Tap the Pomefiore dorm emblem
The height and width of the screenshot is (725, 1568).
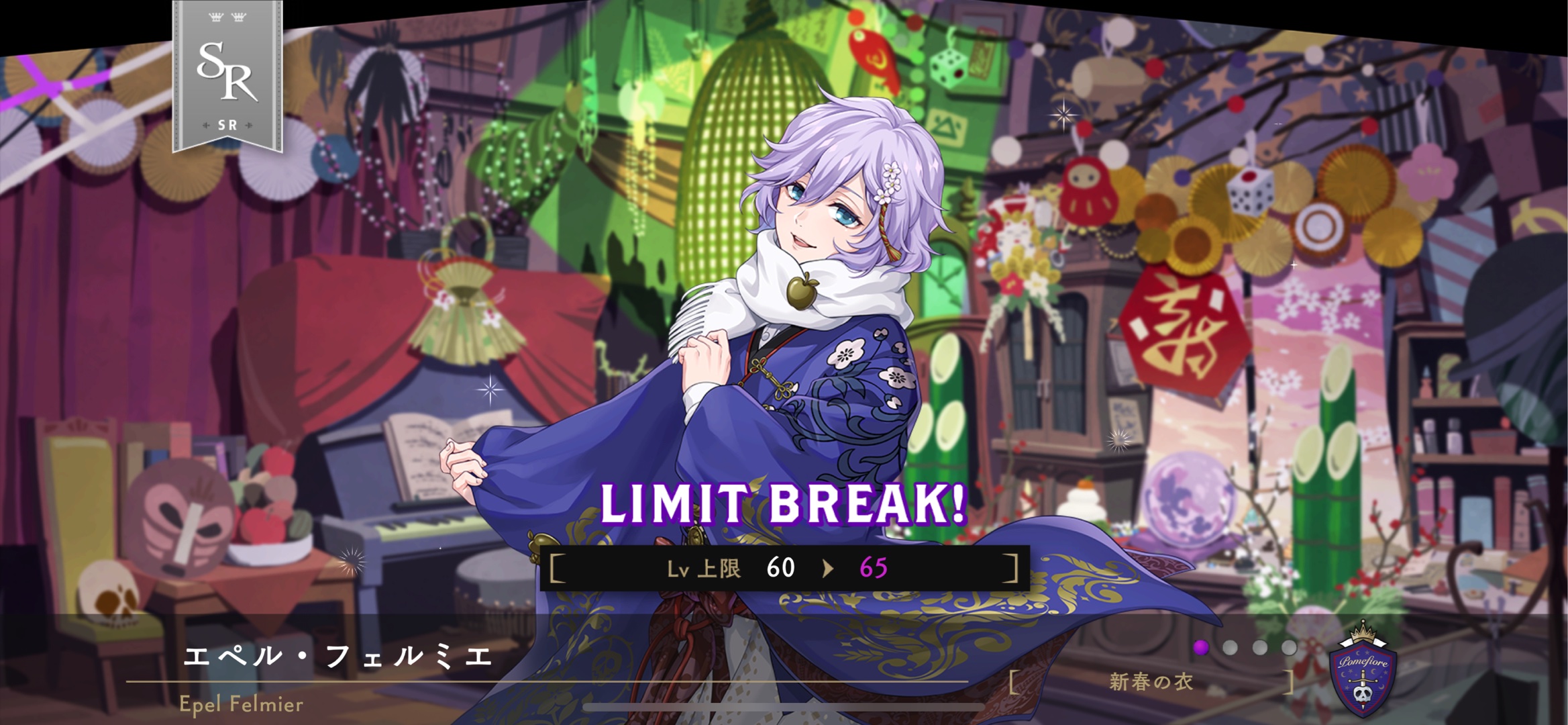[1362, 672]
